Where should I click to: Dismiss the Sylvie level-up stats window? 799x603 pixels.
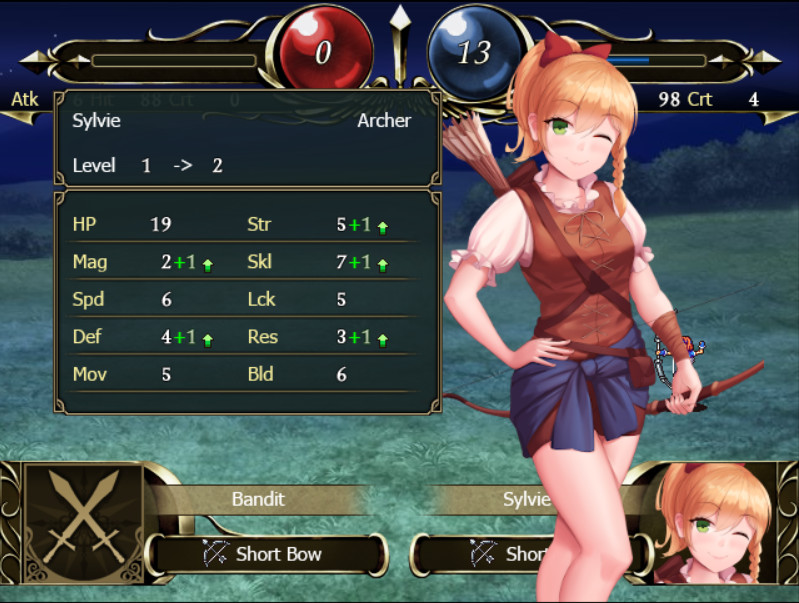(247, 251)
